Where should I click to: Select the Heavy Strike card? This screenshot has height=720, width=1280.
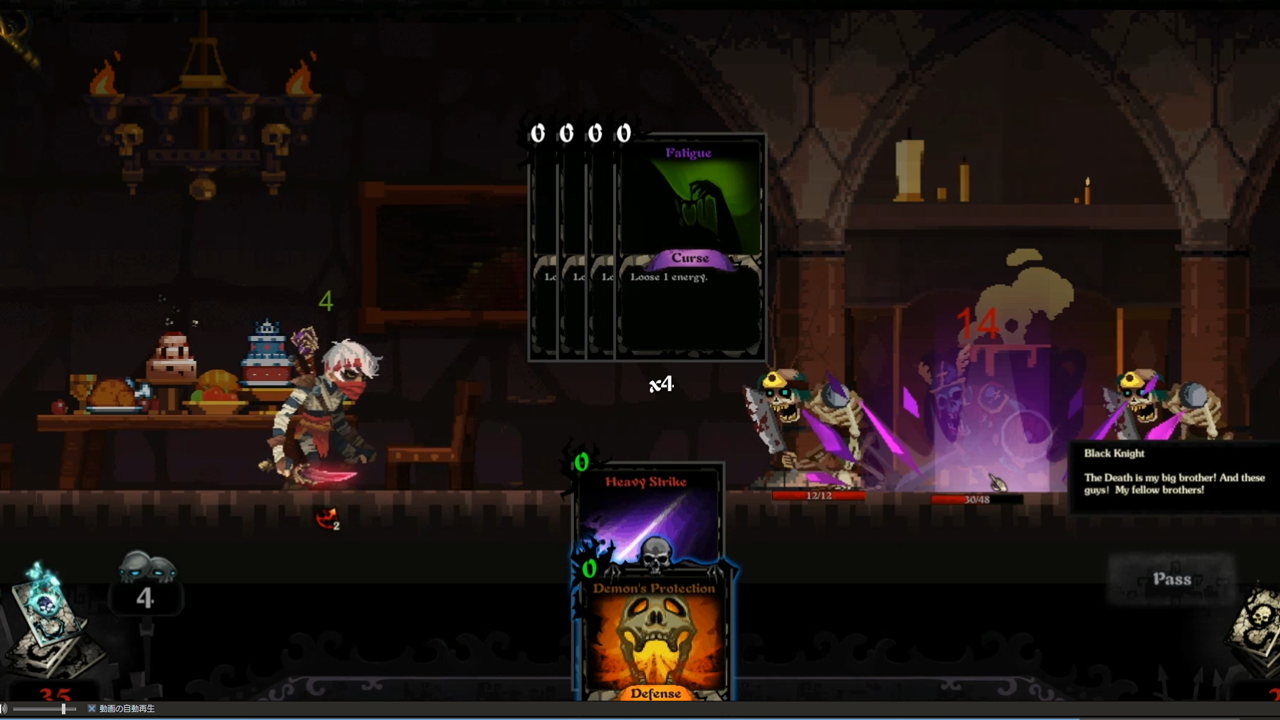click(647, 510)
